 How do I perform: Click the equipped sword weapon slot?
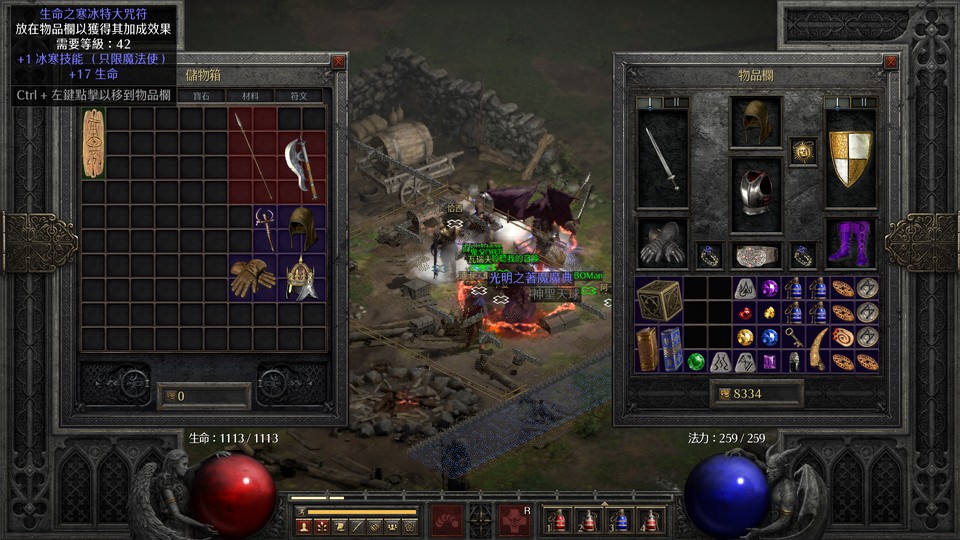(662, 158)
